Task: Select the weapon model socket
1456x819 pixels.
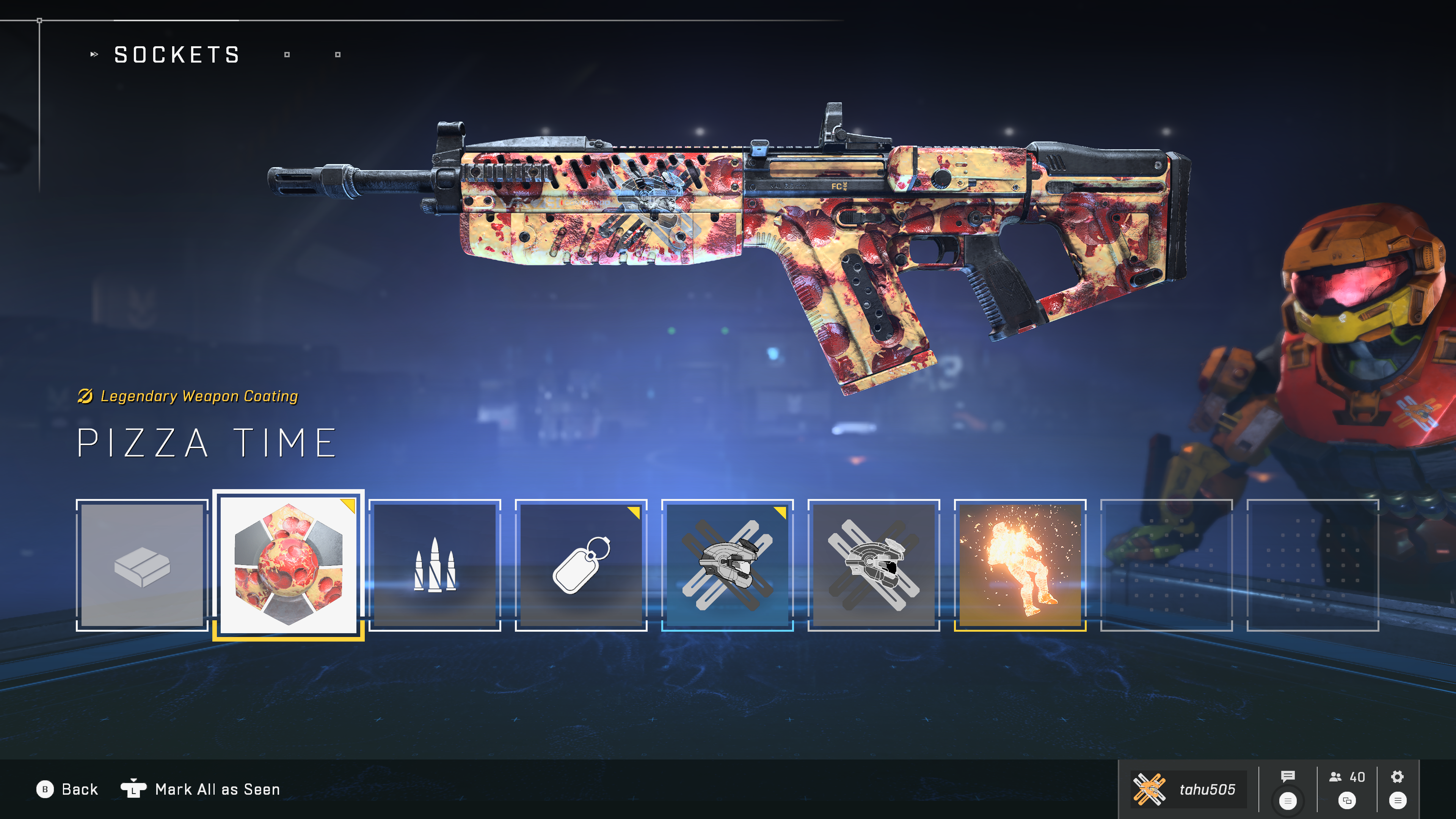Action: tap(142, 565)
